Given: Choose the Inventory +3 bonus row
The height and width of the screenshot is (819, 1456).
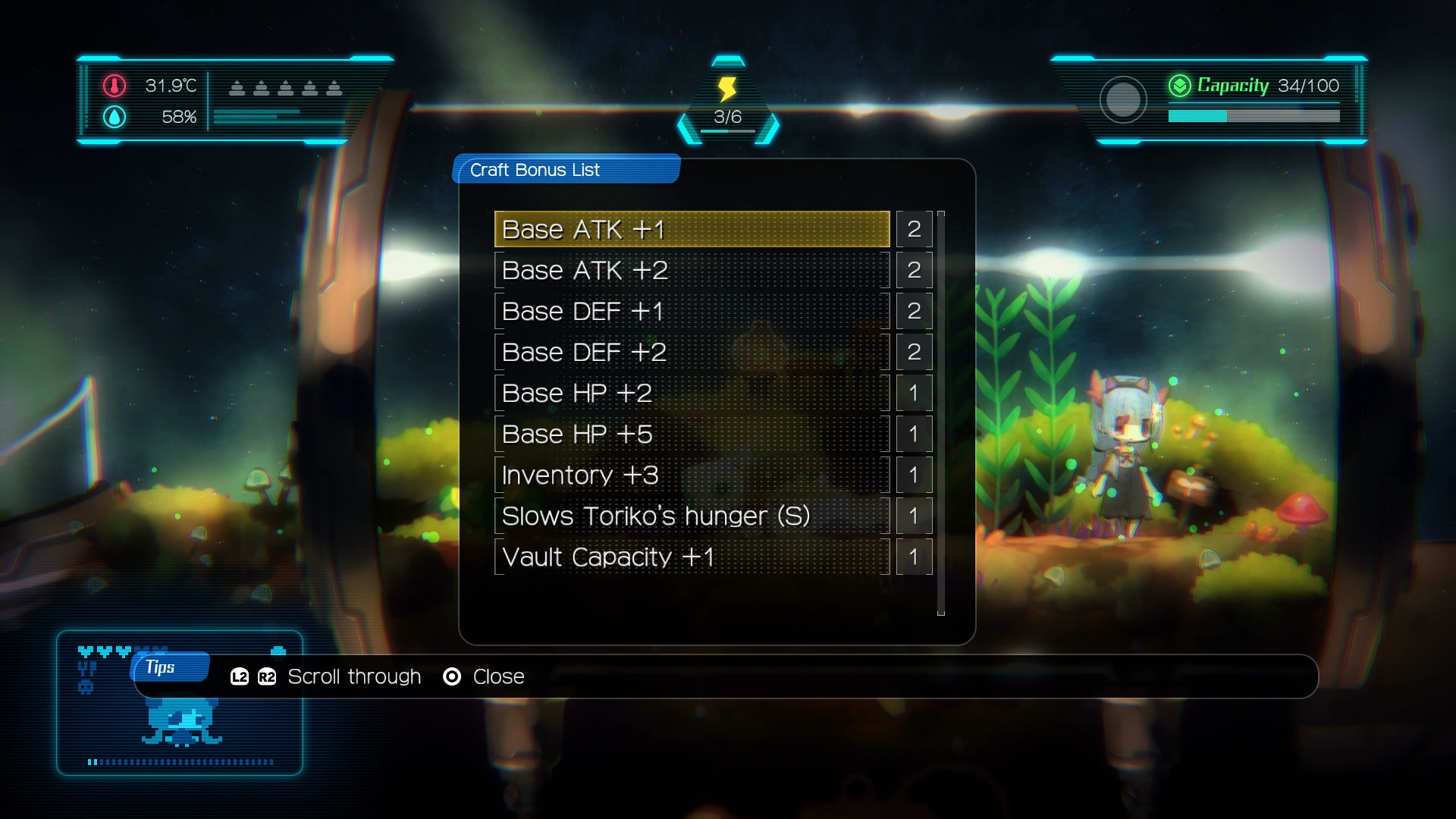Looking at the screenshot, I should tap(692, 475).
